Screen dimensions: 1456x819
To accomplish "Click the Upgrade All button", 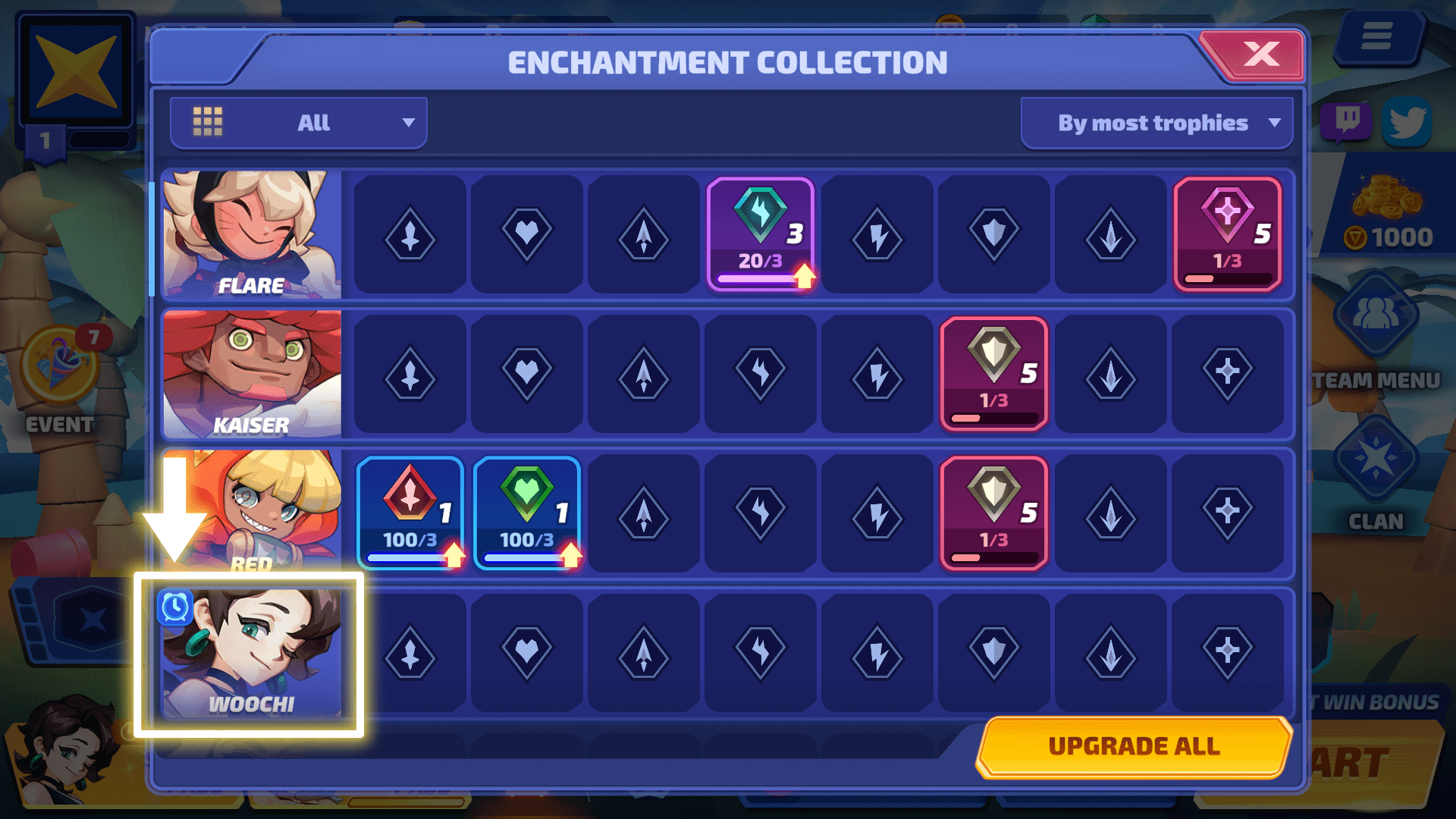I will coord(1133,746).
